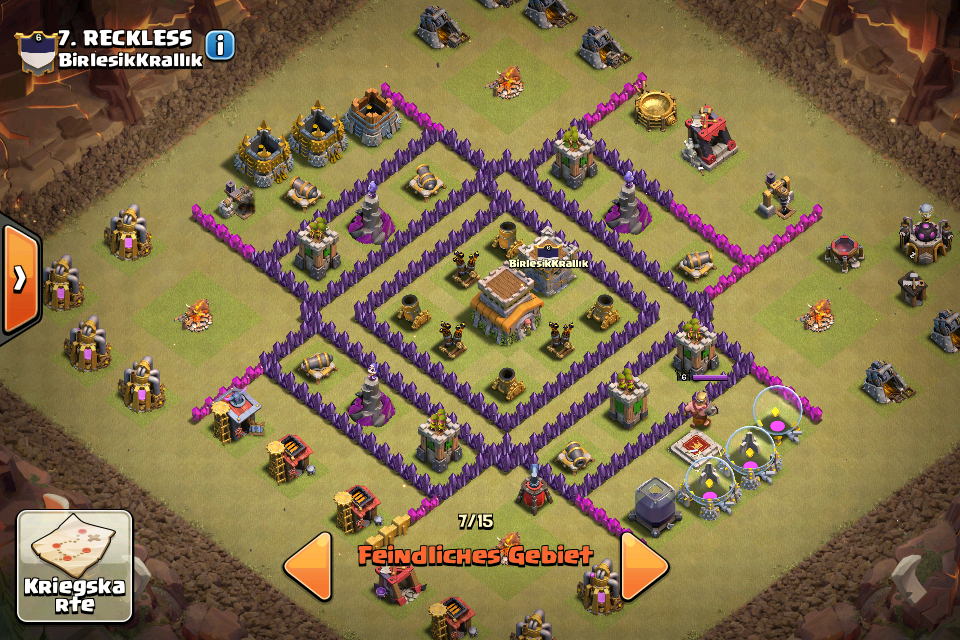960x640 pixels.
Task: Expand the orange side panel arrow
Action: [x=19, y=278]
